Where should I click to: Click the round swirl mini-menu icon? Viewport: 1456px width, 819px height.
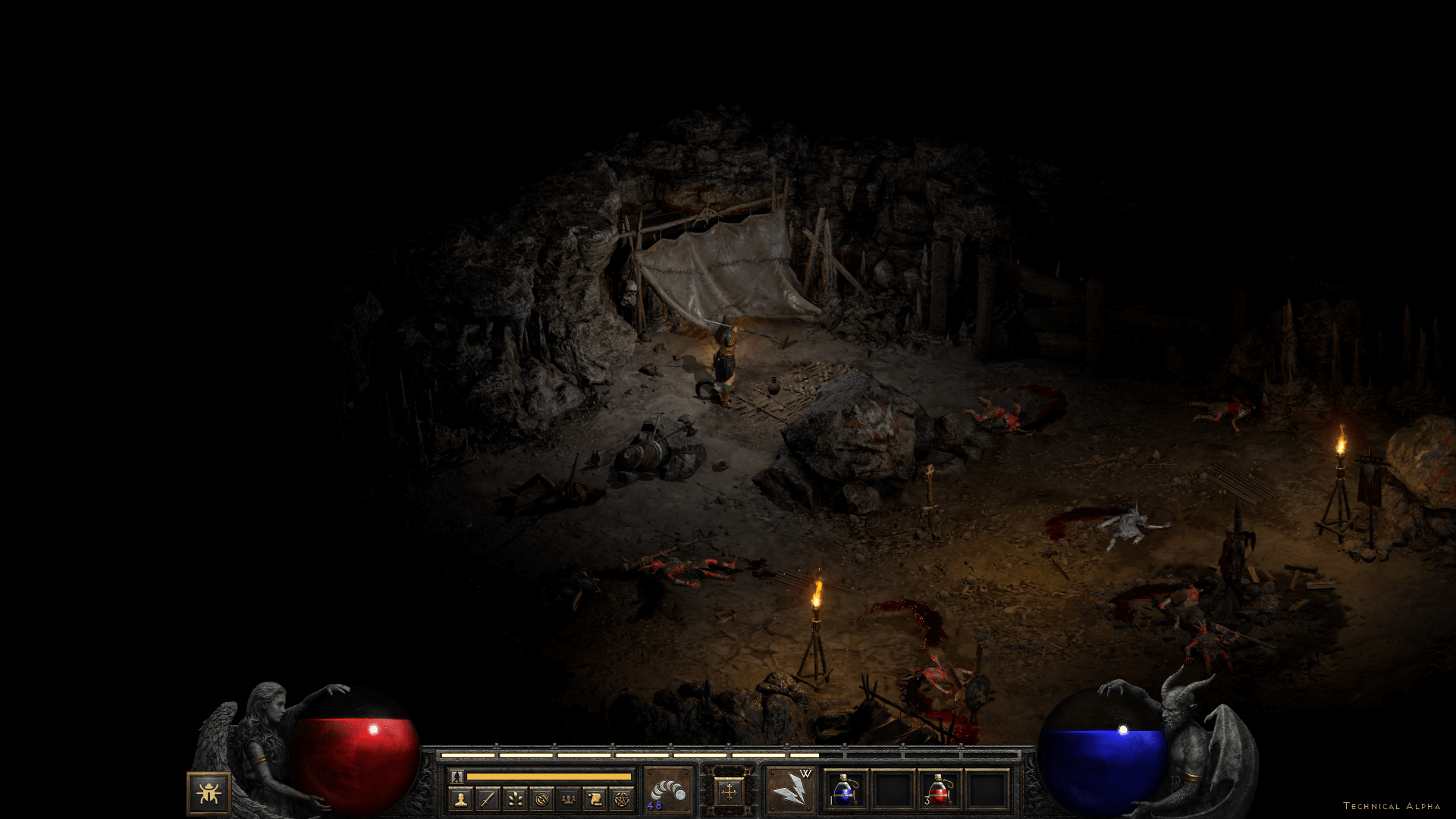click(541, 799)
